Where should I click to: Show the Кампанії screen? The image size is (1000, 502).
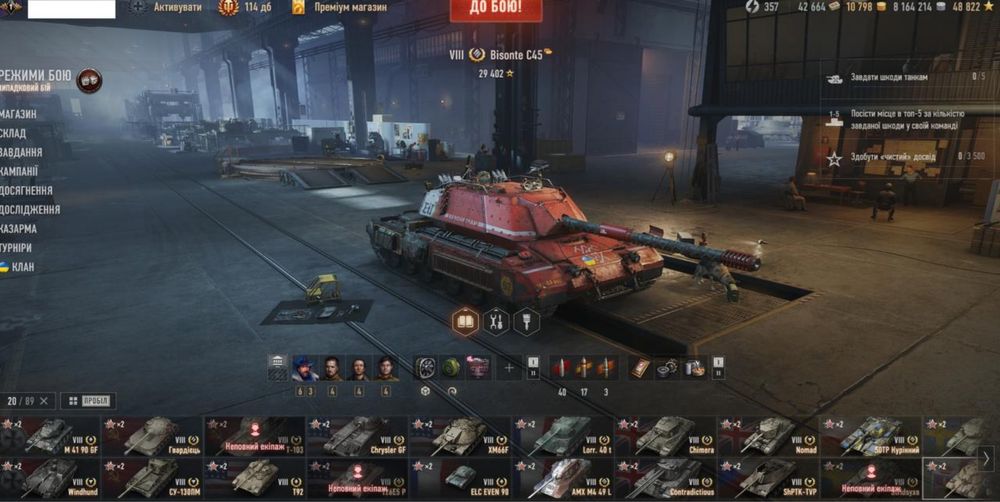[20, 171]
